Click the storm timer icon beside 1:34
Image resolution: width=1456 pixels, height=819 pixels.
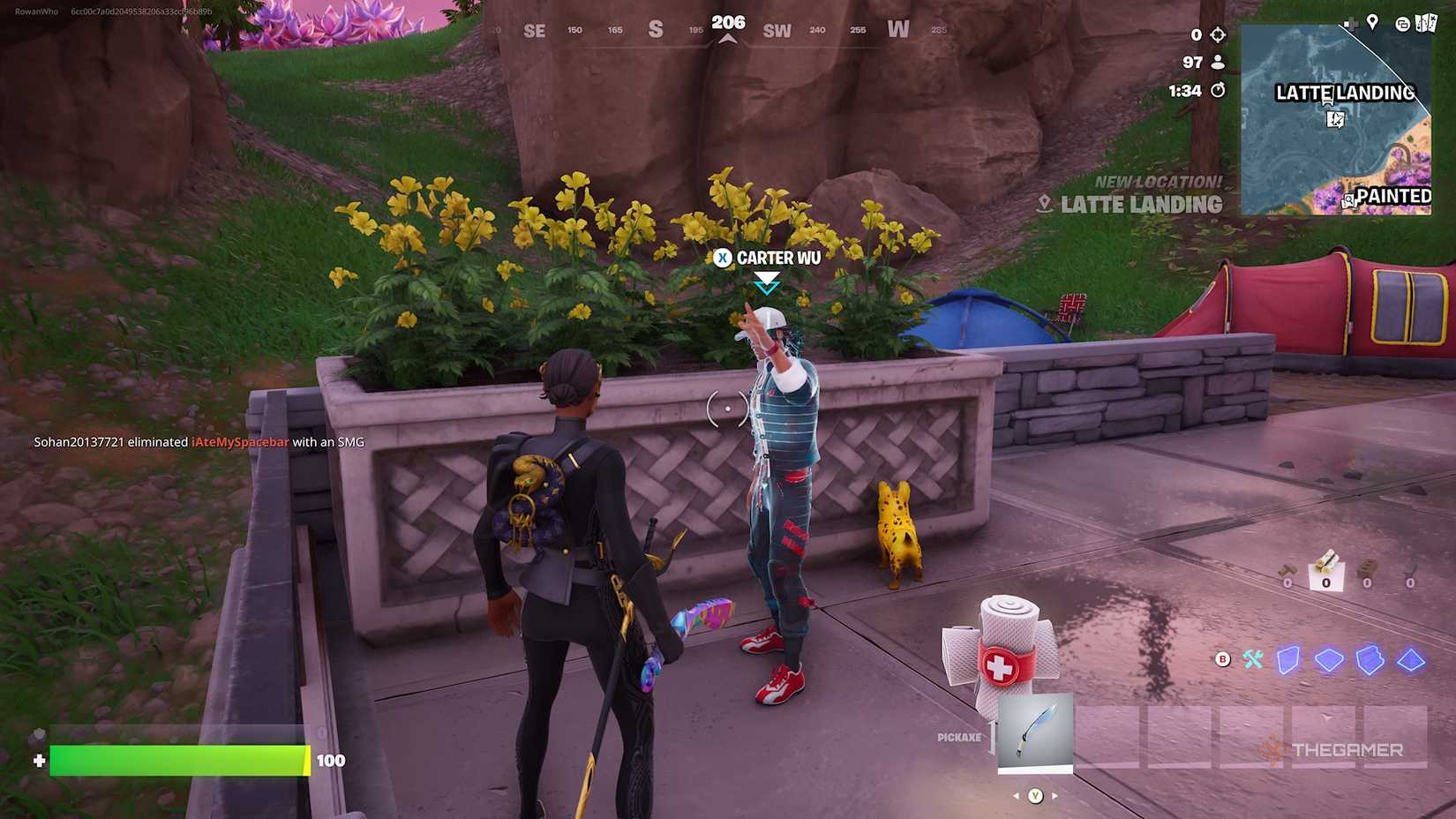click(1219, 90)
